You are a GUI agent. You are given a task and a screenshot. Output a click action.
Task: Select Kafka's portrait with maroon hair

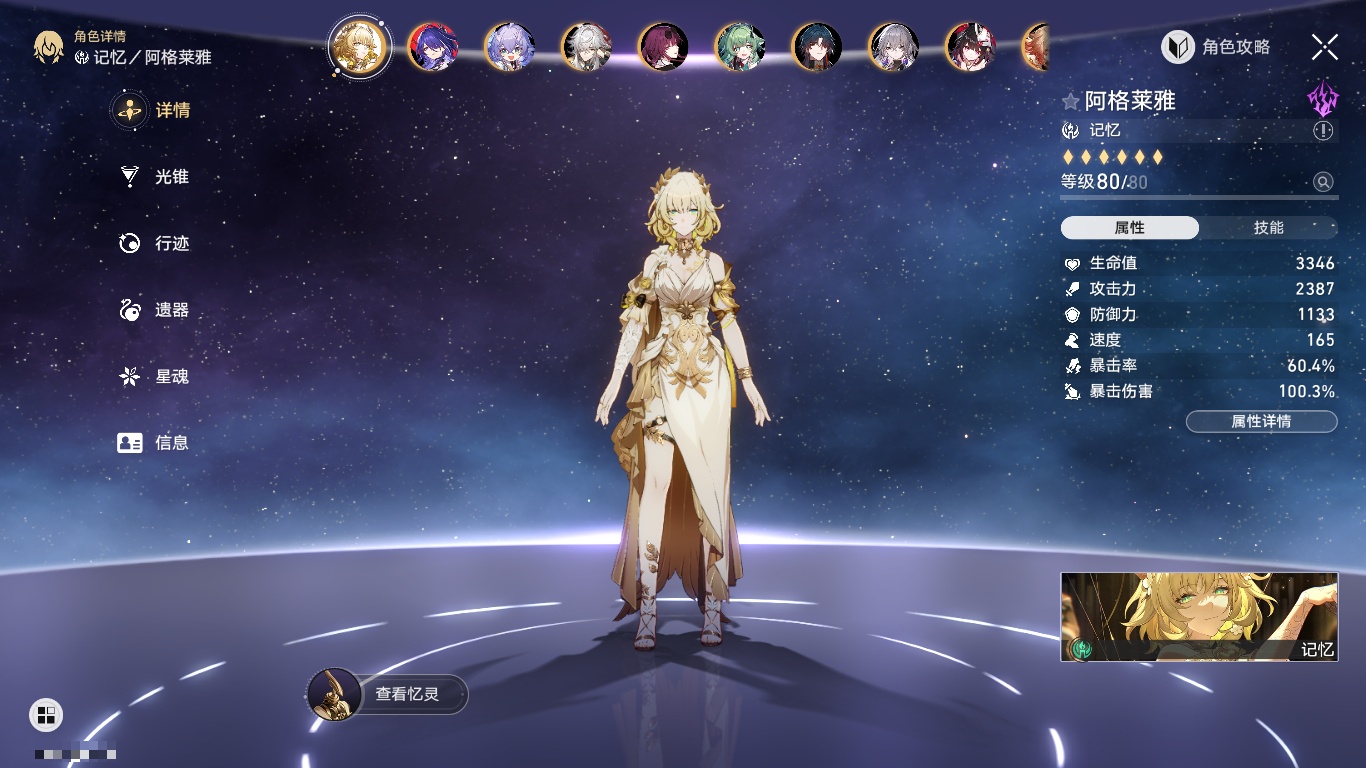tap(663, 47)
